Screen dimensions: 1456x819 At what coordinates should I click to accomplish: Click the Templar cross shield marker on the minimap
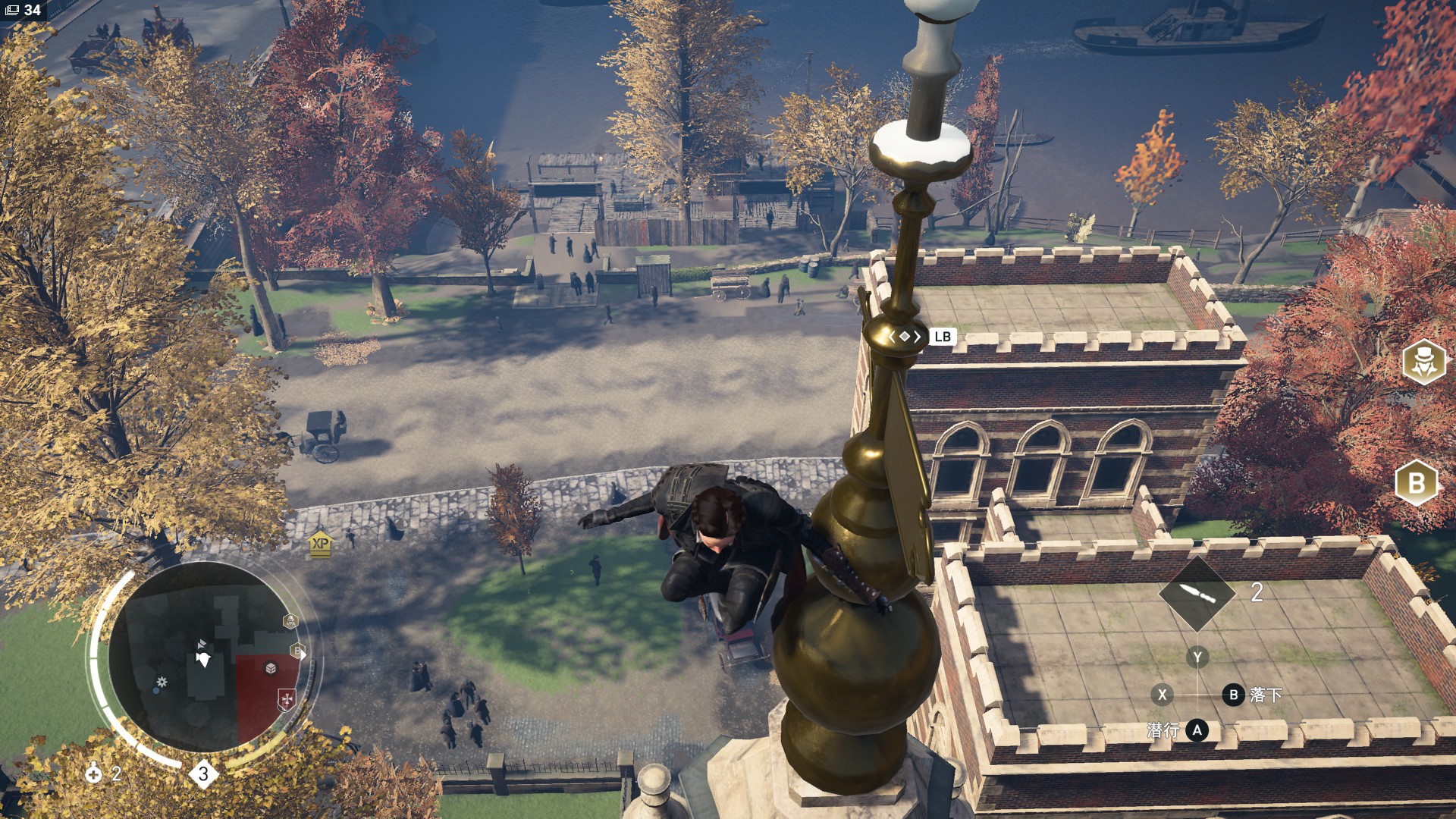(286, 698)
